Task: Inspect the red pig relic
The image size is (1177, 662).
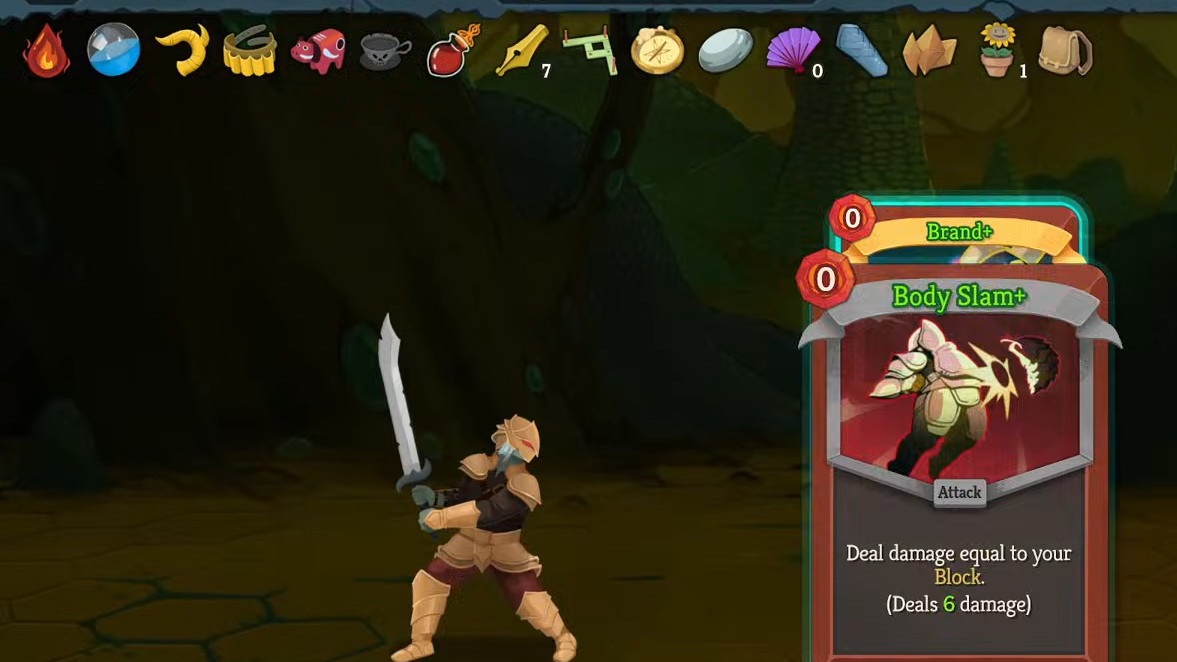Action: point(318,50)
